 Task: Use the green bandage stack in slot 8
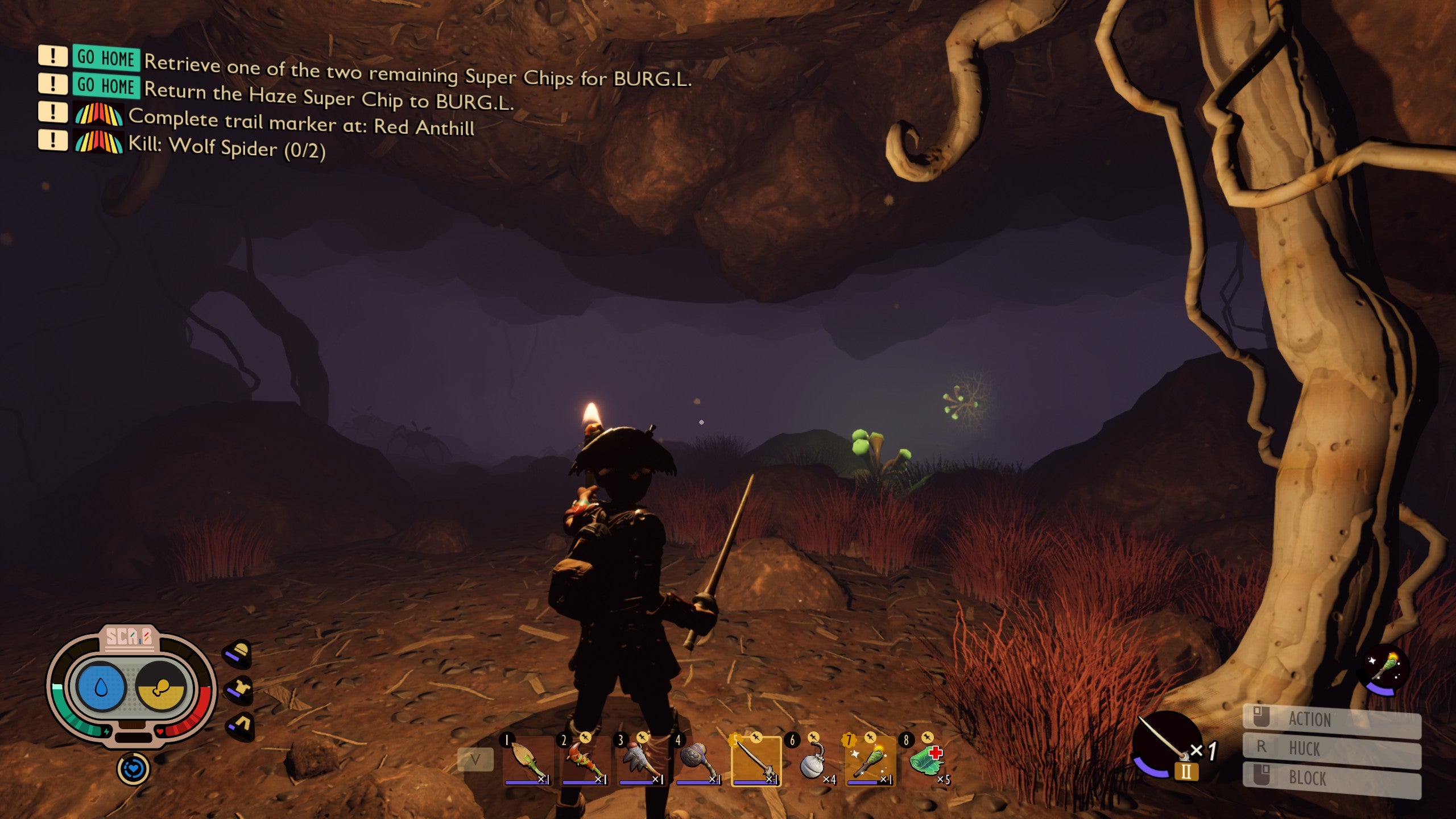click(927, 761)
